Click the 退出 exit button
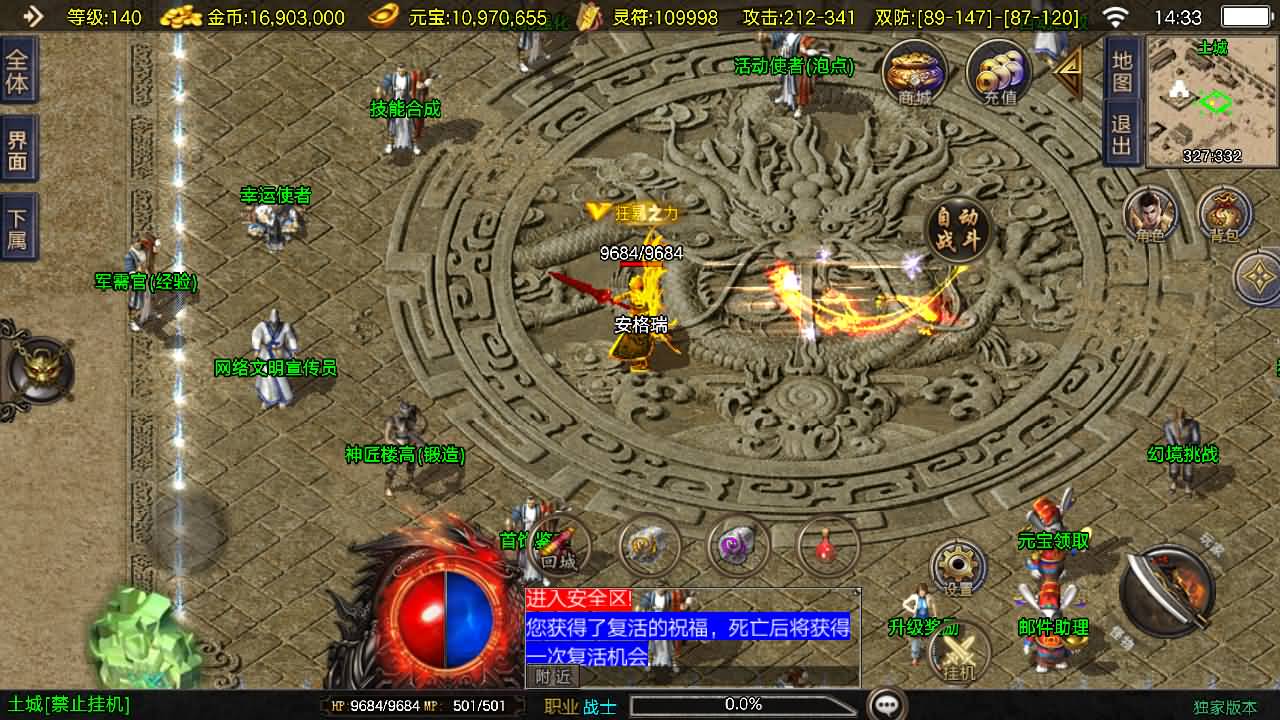Image resolution: width=1280 pixels, height=720 pixels. click(1122, 136)
